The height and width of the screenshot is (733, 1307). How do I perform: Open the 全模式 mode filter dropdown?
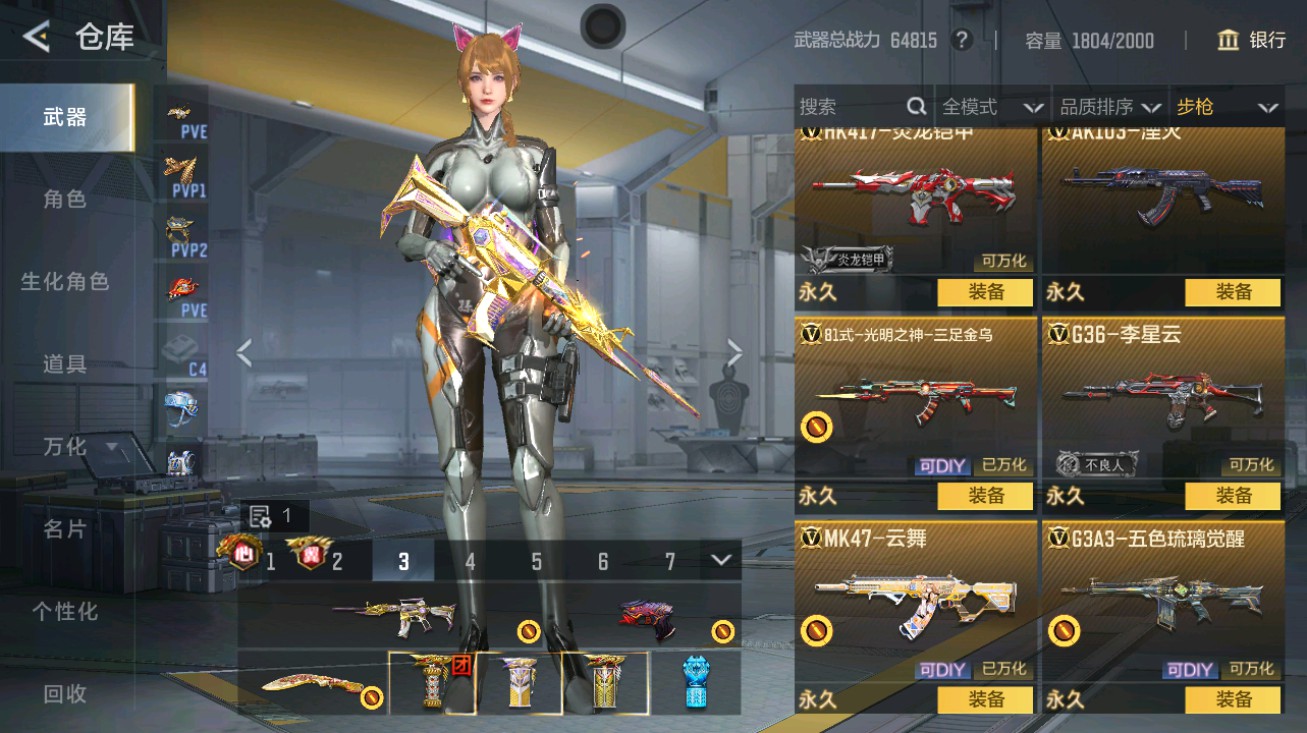click(x=991, y=107)
